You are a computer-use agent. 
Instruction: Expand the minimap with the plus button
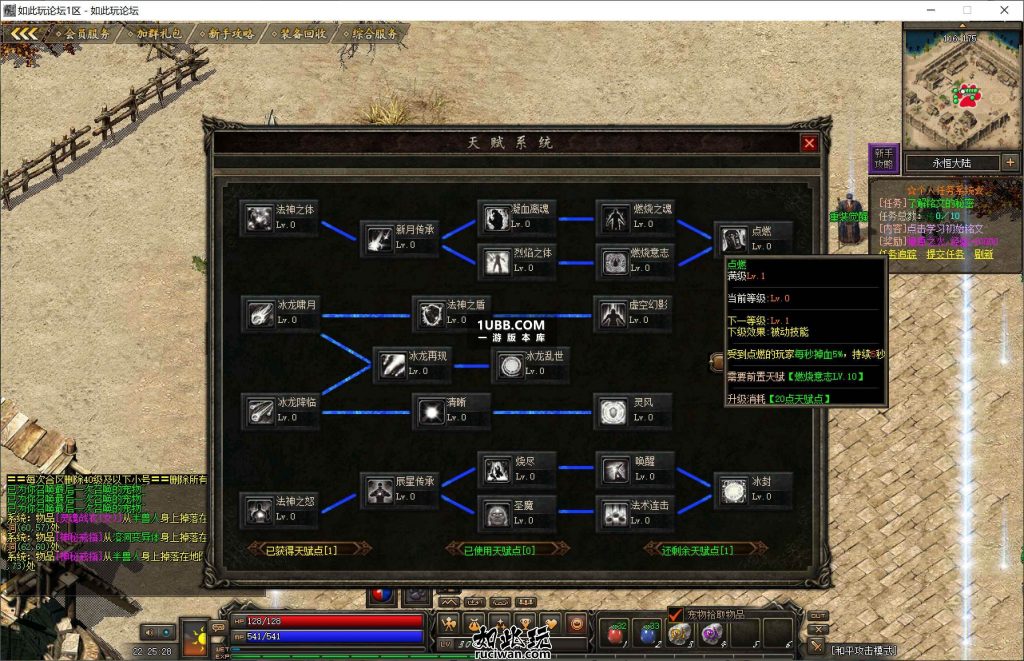1009,162
